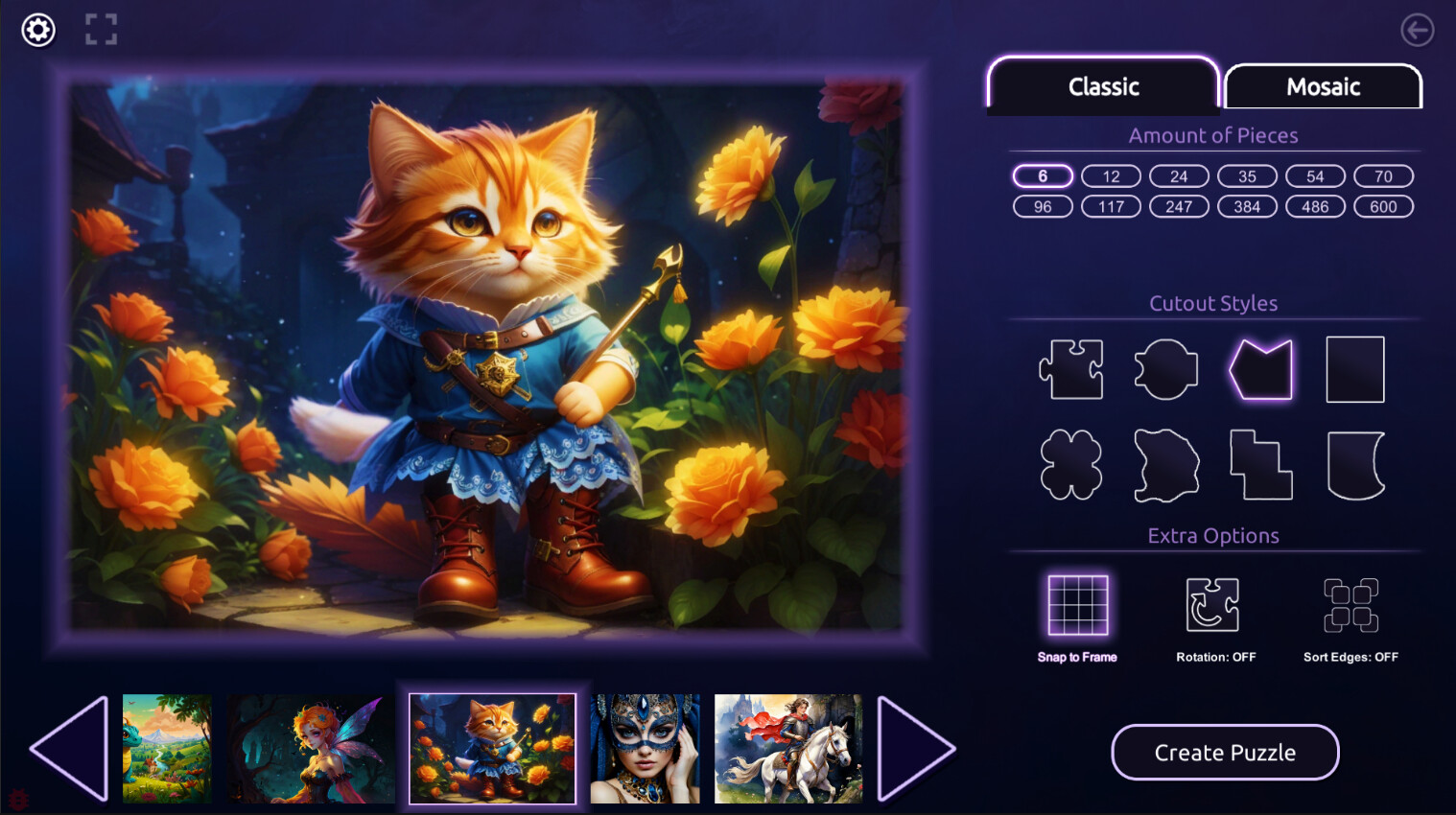This screenshot has height=815, width=1456.
Task: Choose 24 pieces for the puzzle
Action: (1178, 175)
